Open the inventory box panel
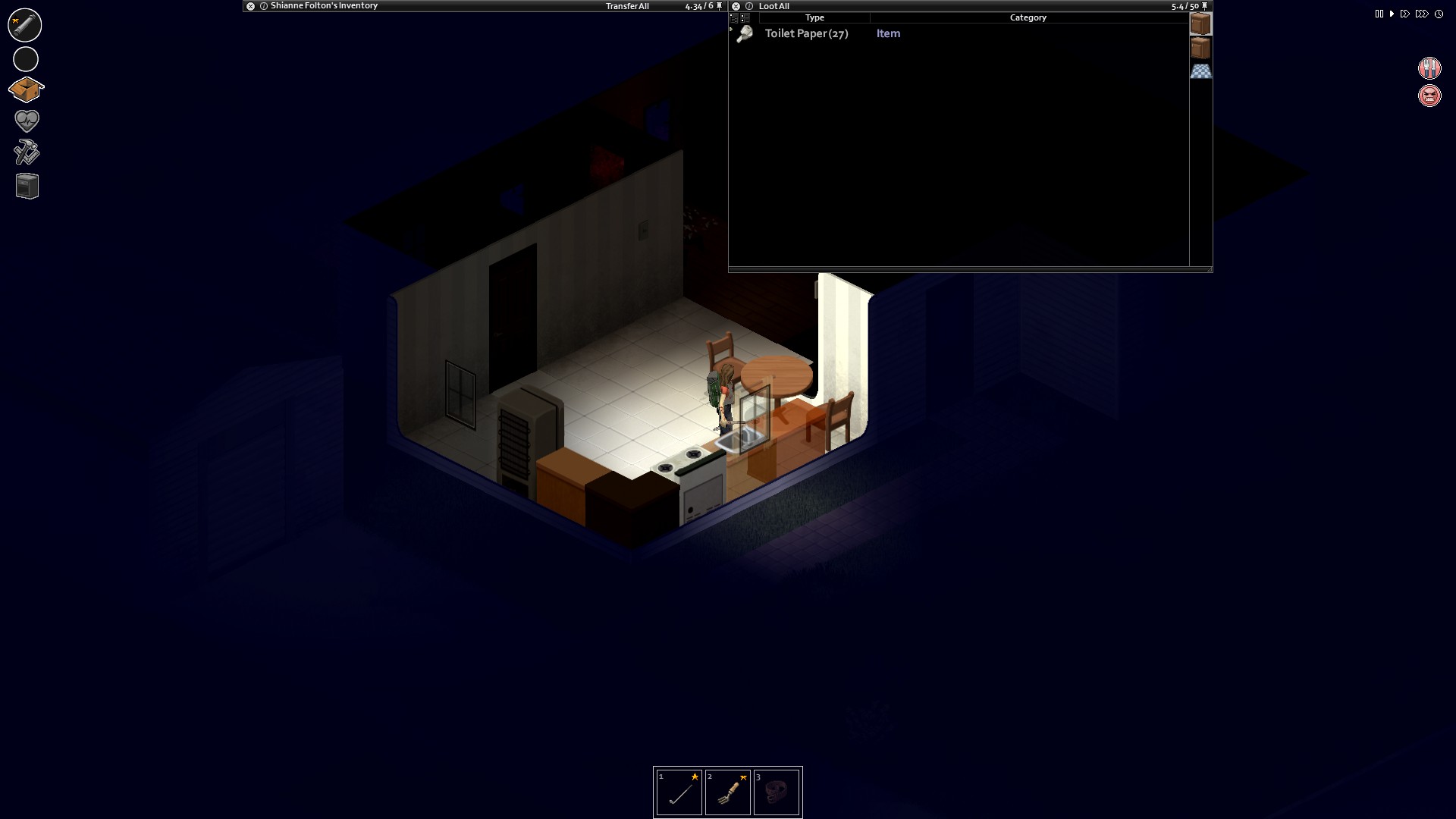Image resolution: width=1456 pixels, height=819 pixels. pyautogui.click(x=26, y=89)
